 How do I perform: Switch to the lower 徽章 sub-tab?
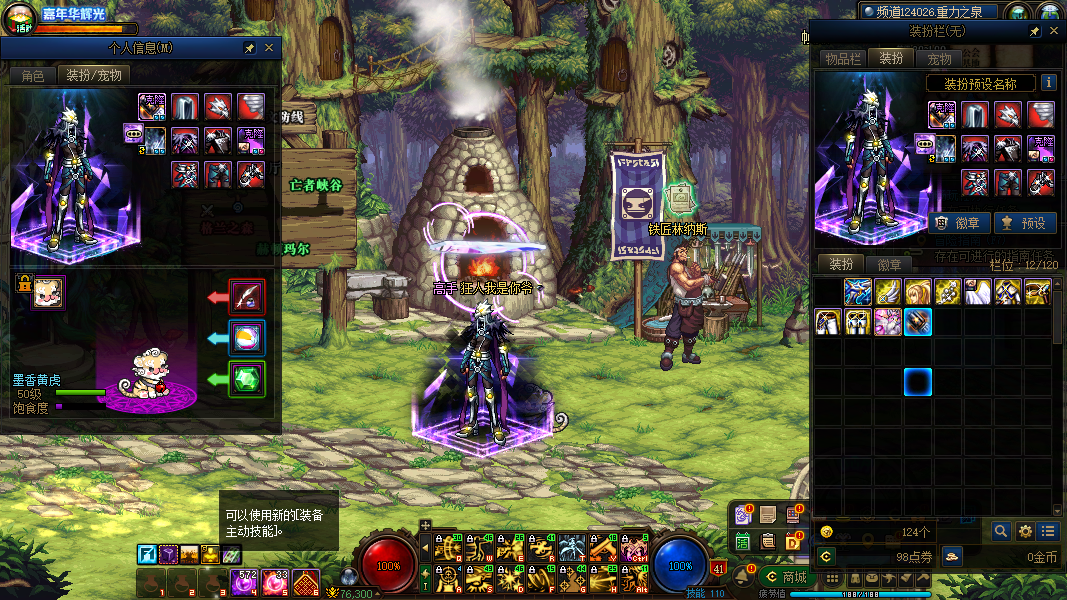889,265
